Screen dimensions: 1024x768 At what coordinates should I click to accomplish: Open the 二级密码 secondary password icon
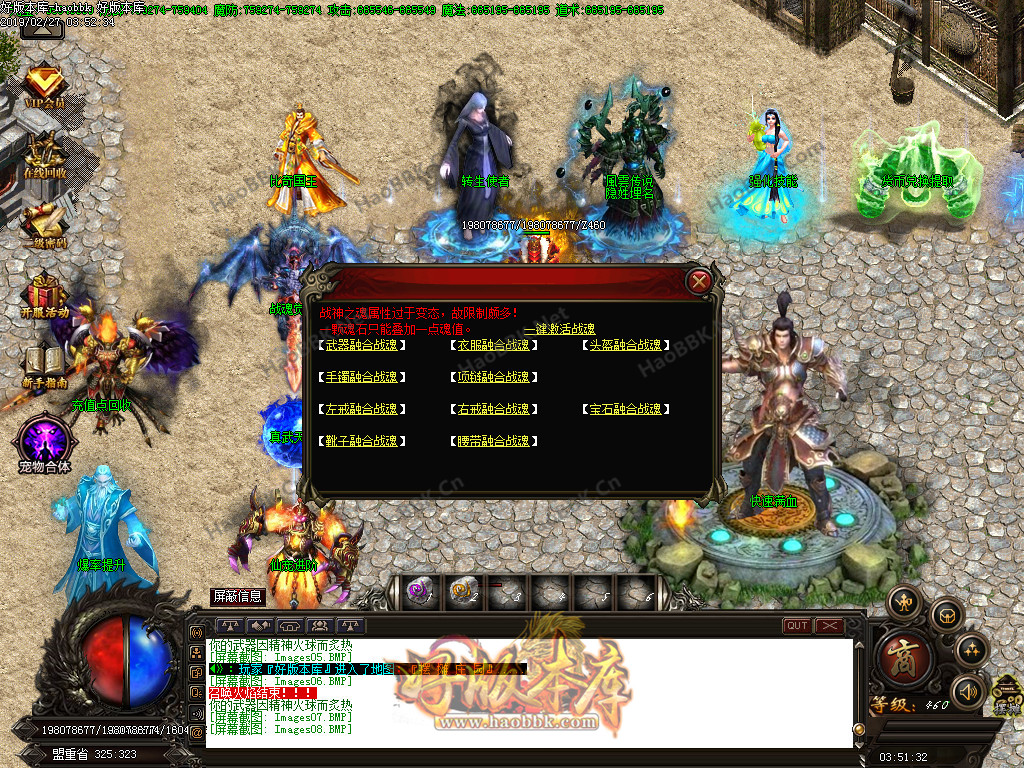click(43, 226)
